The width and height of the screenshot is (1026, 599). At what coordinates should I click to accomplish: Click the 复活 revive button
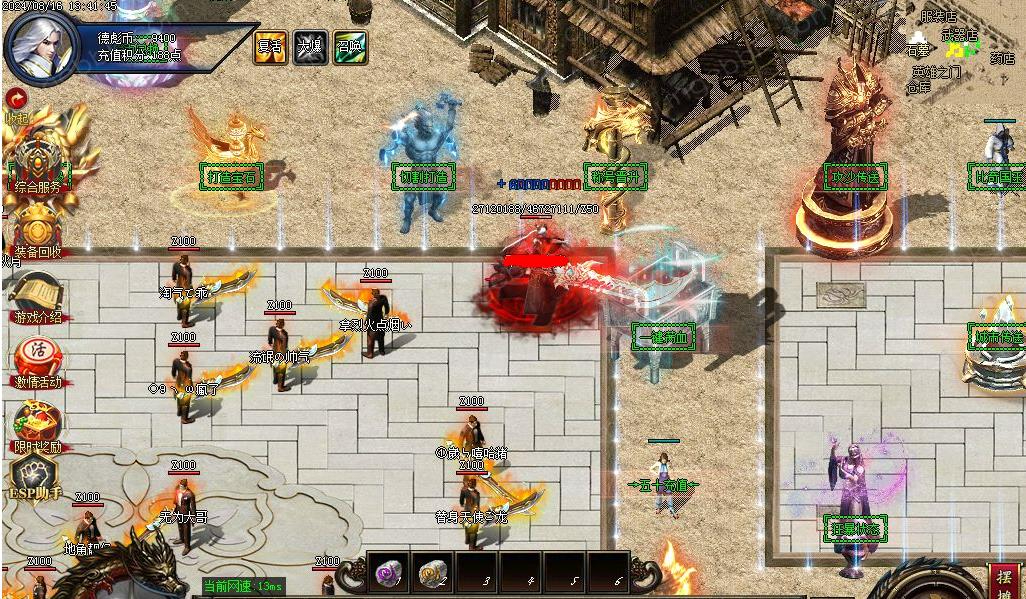click(270, 47)
